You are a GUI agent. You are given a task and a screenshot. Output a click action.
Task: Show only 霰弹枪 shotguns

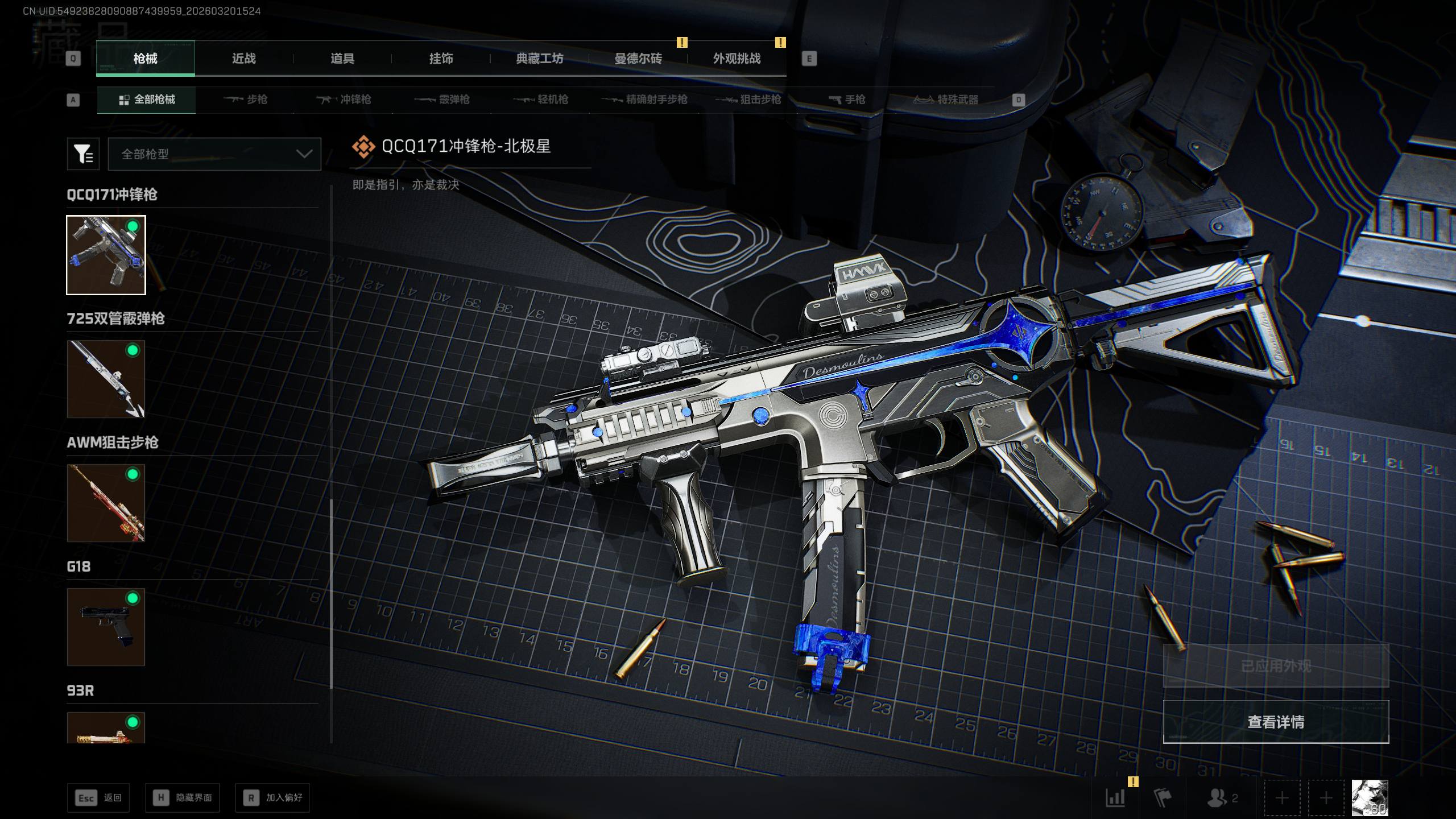point(442,100)
